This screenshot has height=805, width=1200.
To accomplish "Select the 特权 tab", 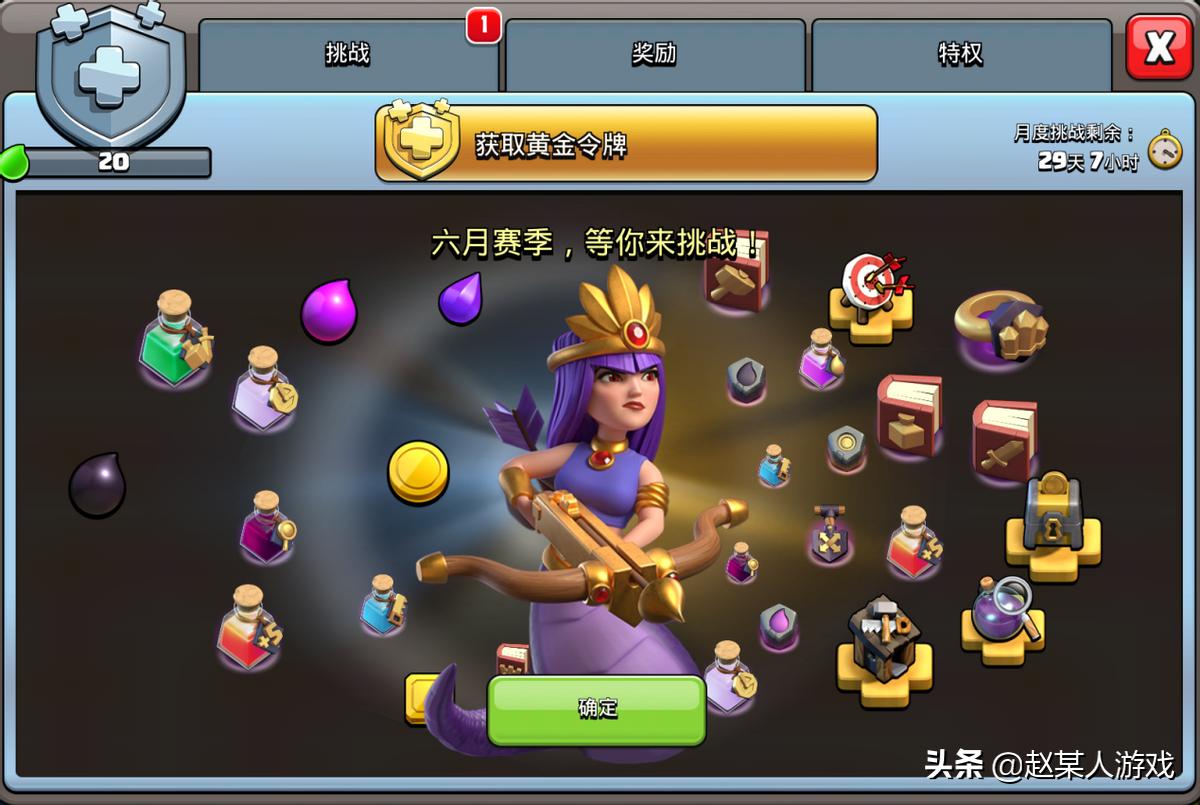I will tap(960, 55).
